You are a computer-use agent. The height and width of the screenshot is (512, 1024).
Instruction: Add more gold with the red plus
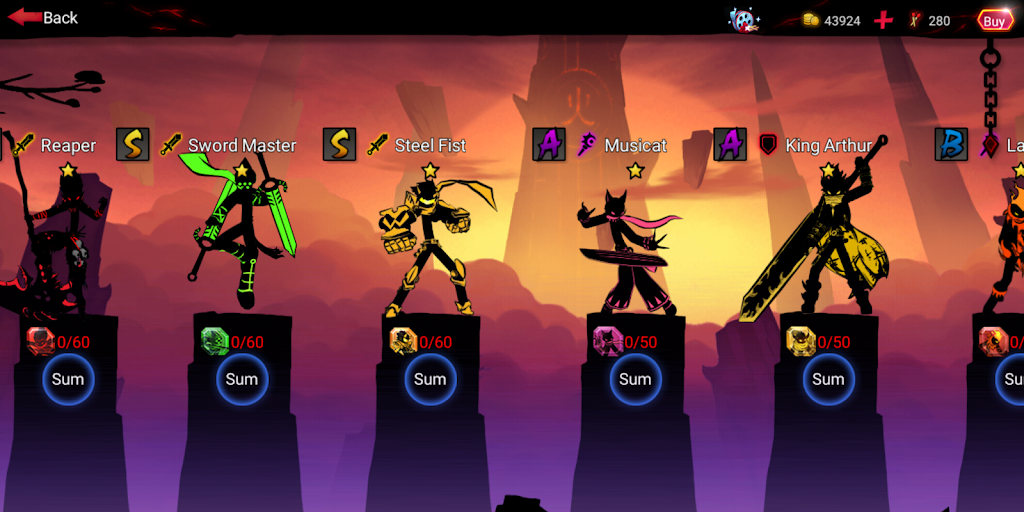tap(883, 20)
